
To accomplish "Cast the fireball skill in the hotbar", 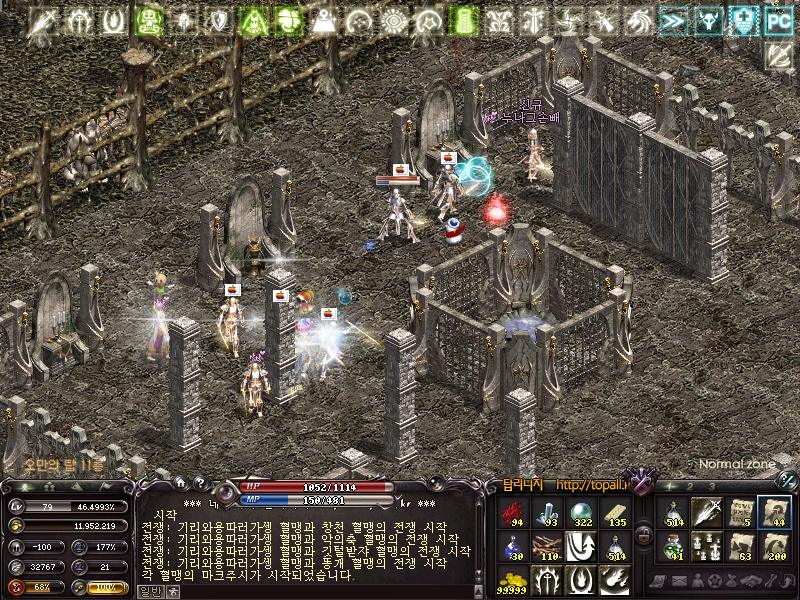I will click(616, 581).
